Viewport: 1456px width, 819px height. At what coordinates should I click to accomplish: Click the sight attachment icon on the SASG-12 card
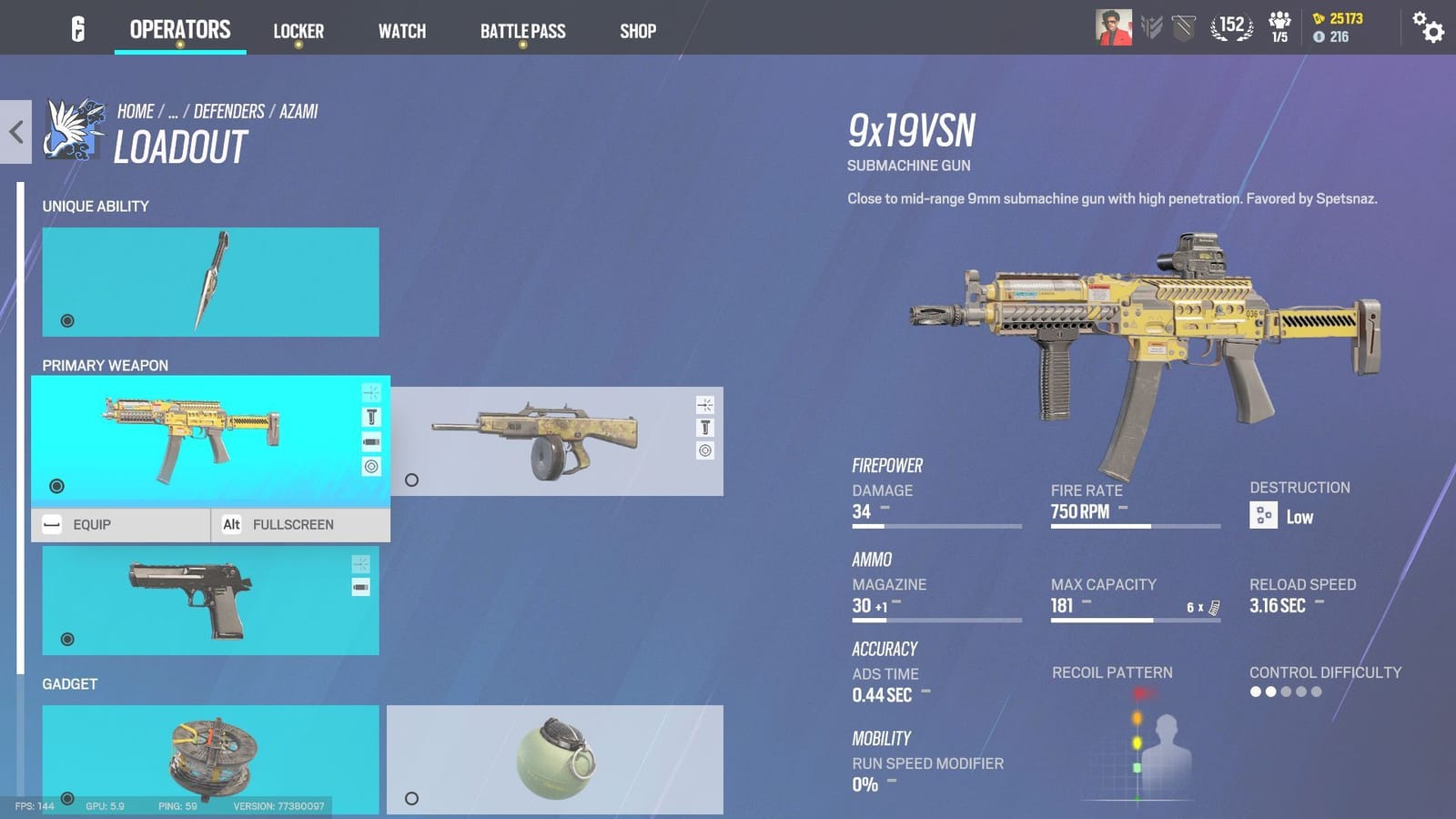tap(704, 403)
